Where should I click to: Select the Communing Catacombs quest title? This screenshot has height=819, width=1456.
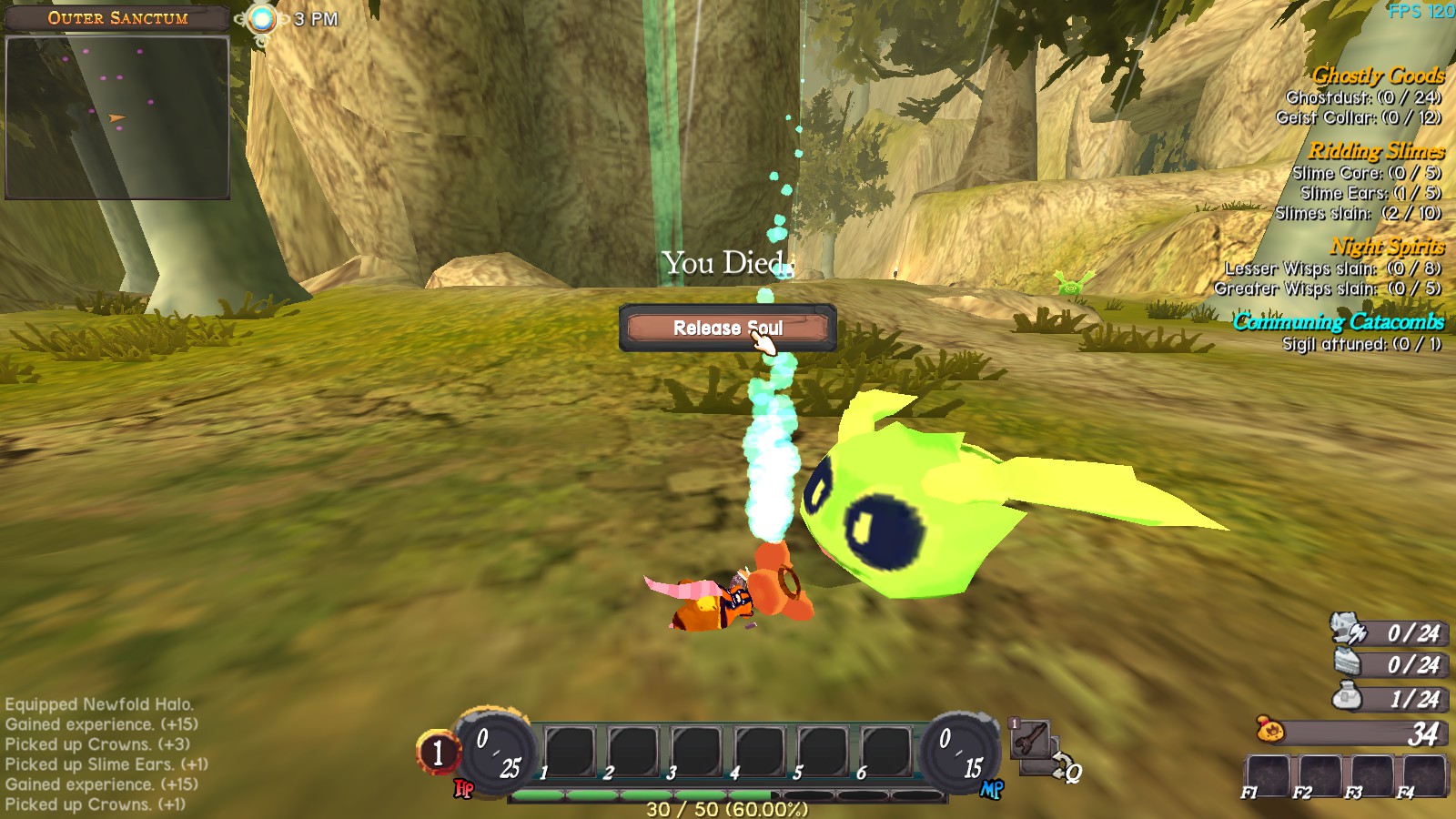click(1338, 321)
